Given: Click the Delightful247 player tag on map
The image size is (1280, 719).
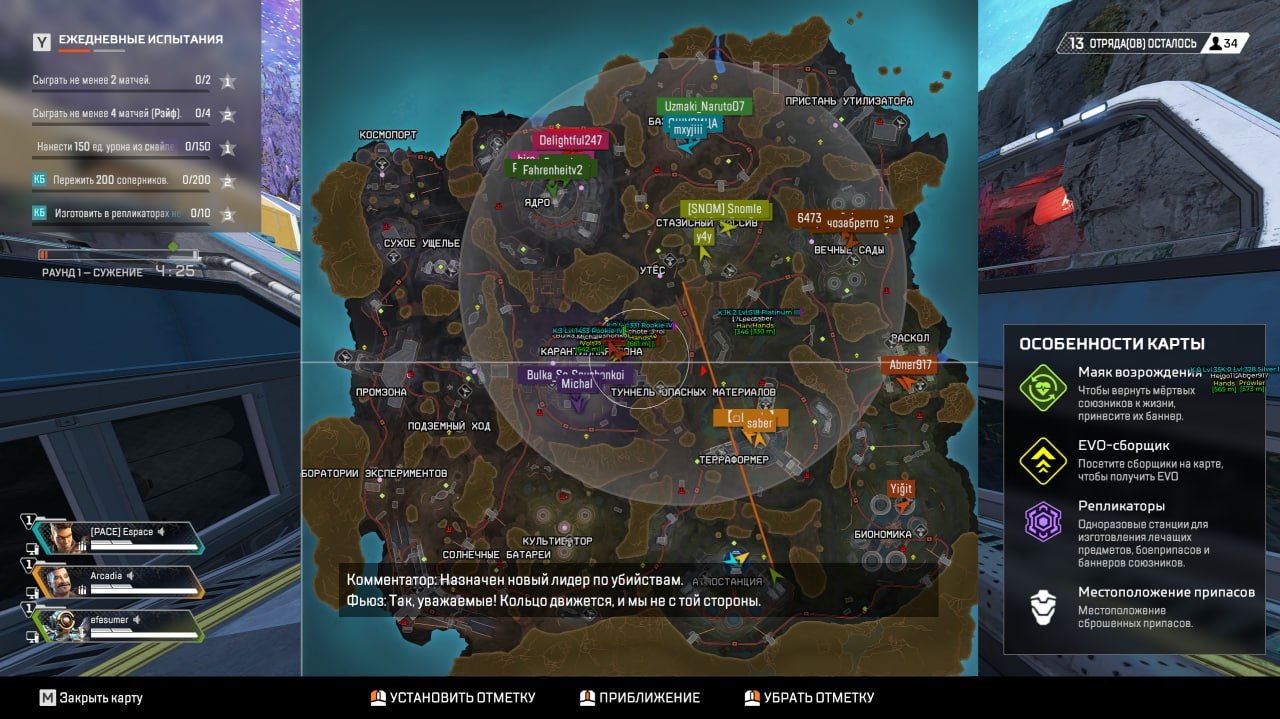Looking at the screenshot, I should coord(570,141).
